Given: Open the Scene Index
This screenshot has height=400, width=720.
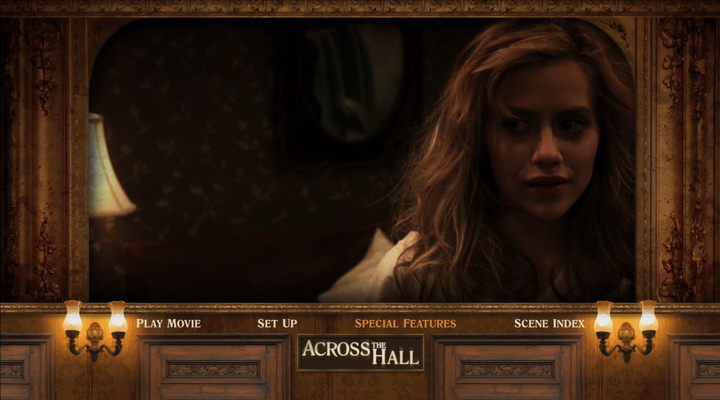Looking at the screenshot, I should tap(549, 323).
